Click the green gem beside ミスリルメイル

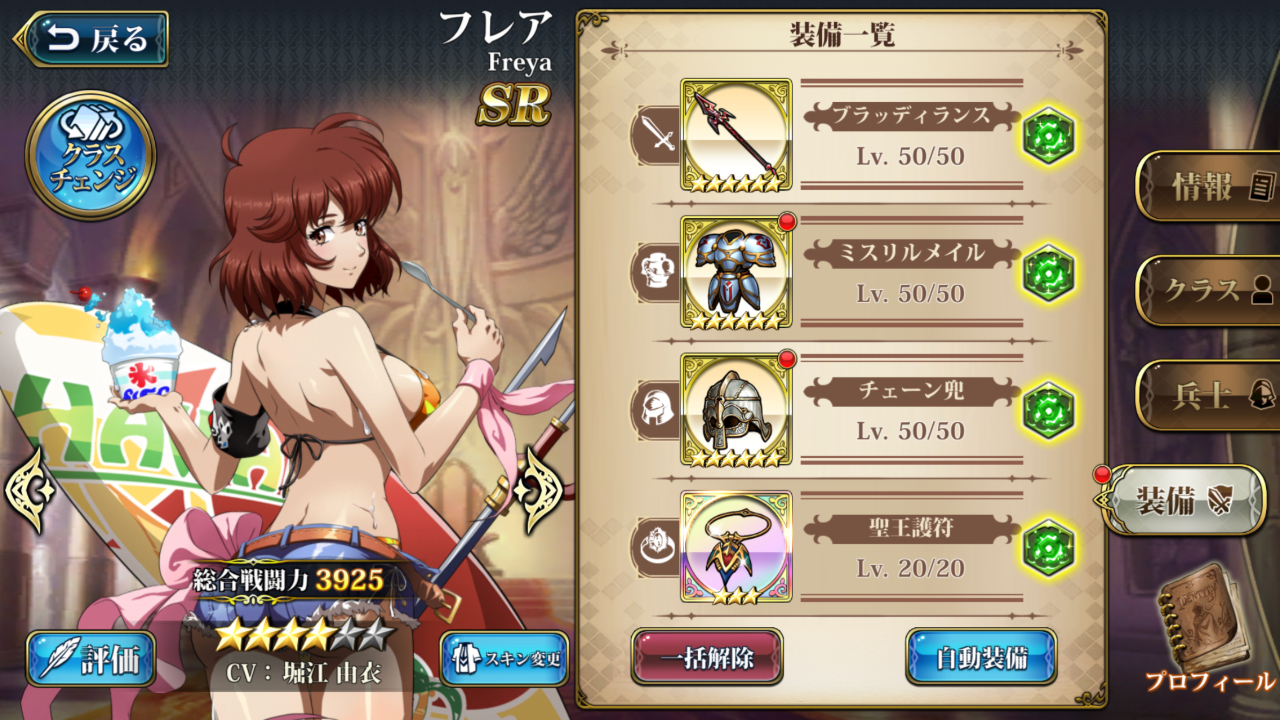[x=1048, y=273]
